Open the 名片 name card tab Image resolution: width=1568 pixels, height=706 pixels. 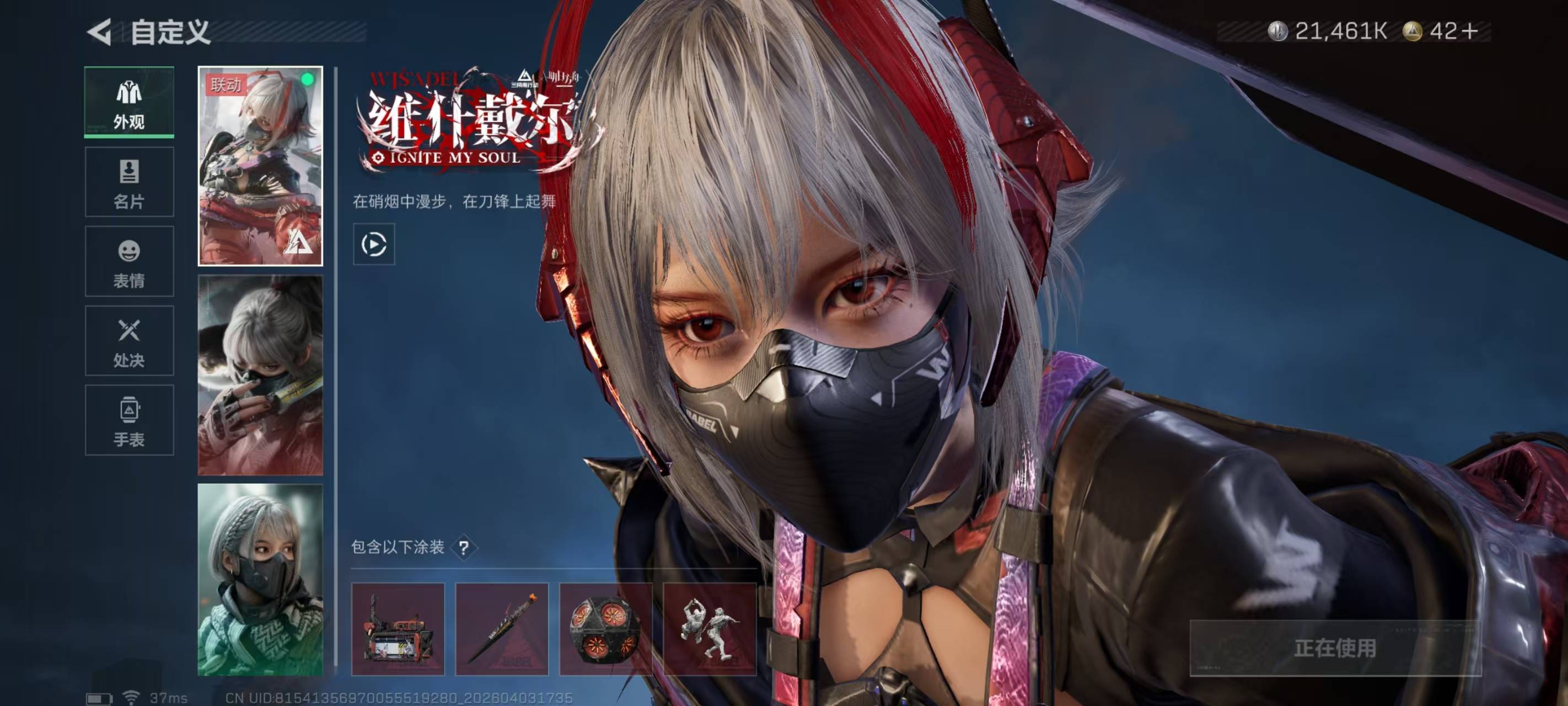click(x=129, y=181)
